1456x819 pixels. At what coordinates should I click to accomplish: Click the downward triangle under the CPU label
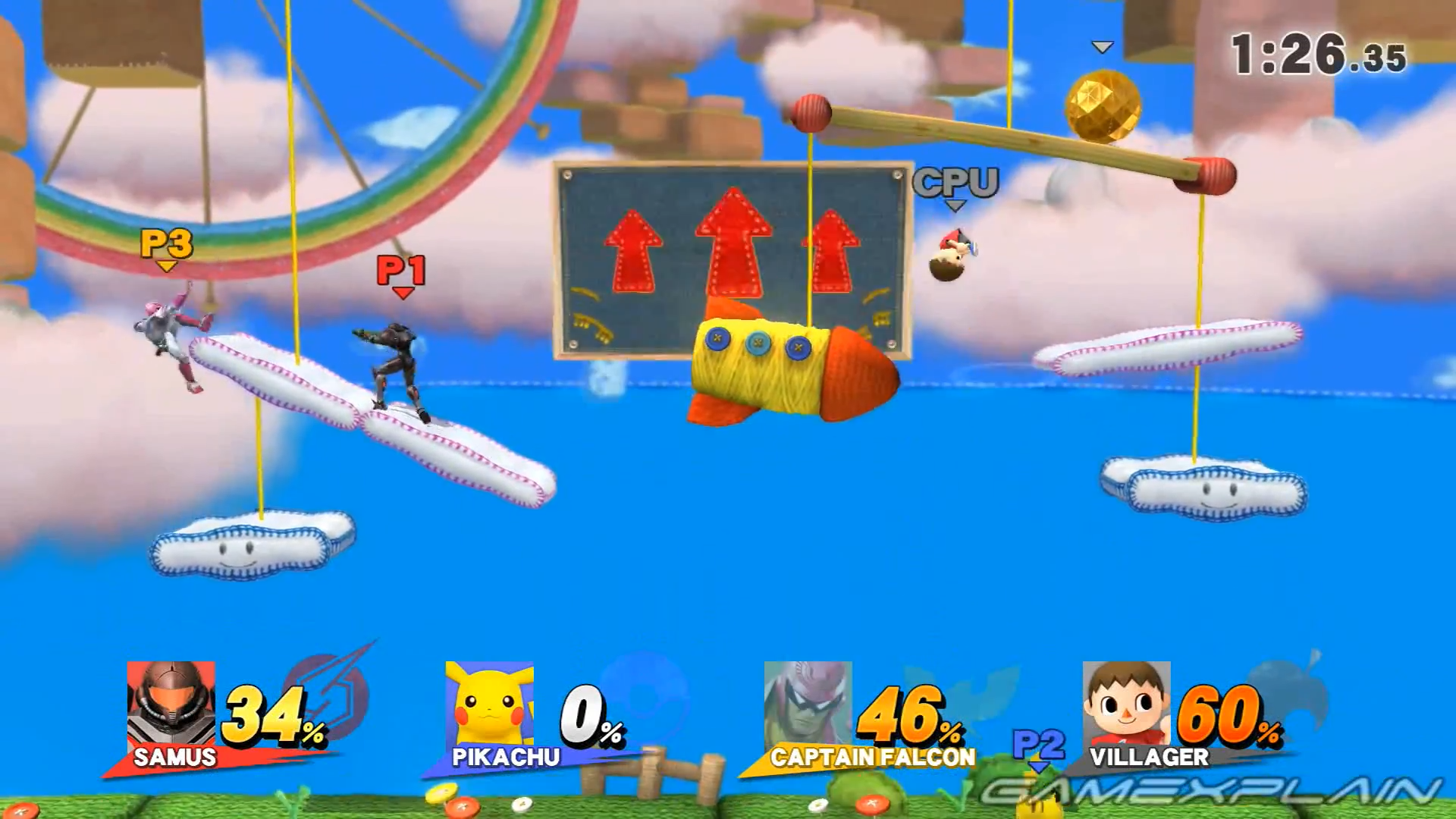tap(954, 203)
